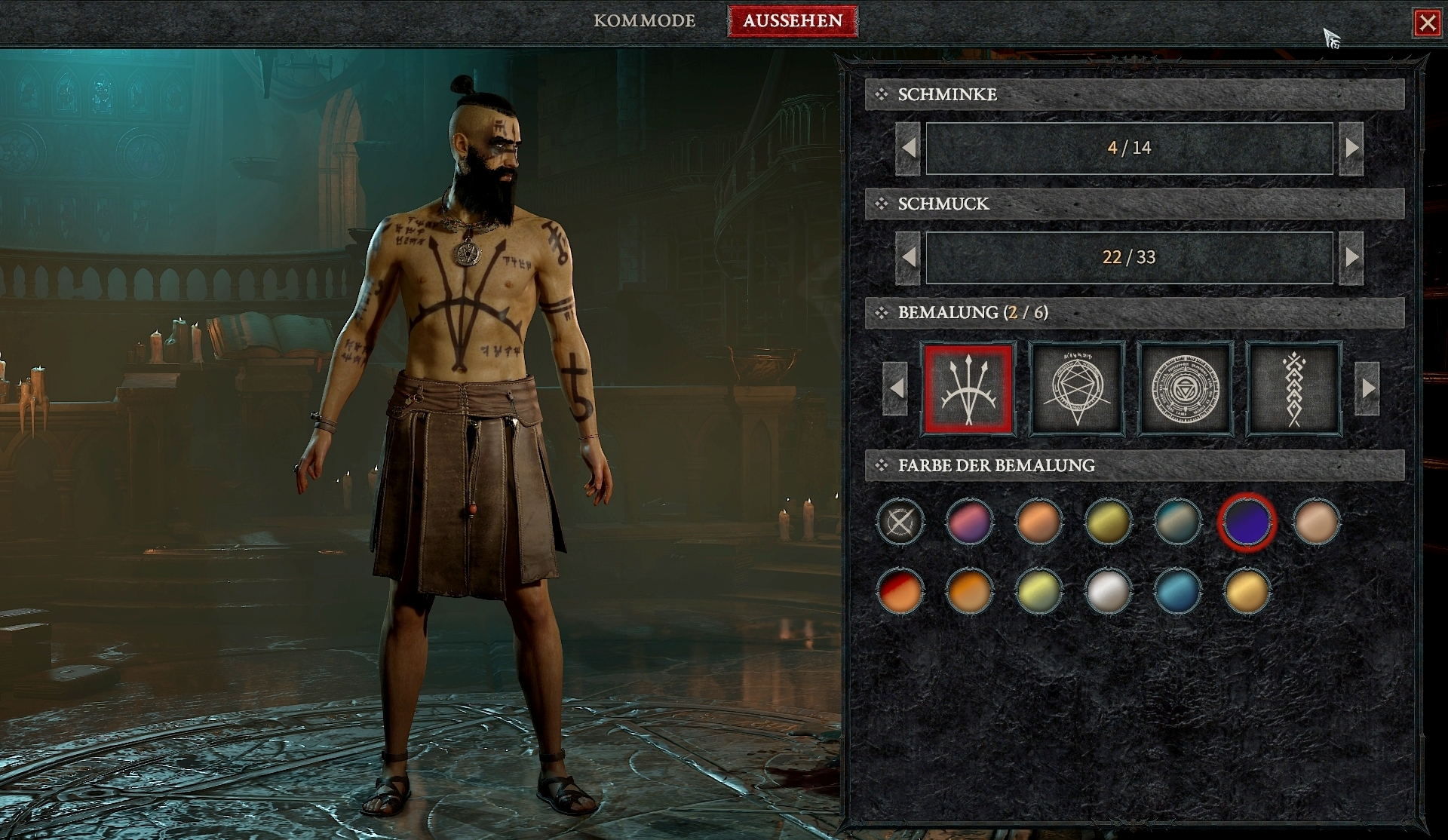This screenshot has height=840, width=1448.
Task: Select the steel blue paint color
Action: [x=1176, y=590]
